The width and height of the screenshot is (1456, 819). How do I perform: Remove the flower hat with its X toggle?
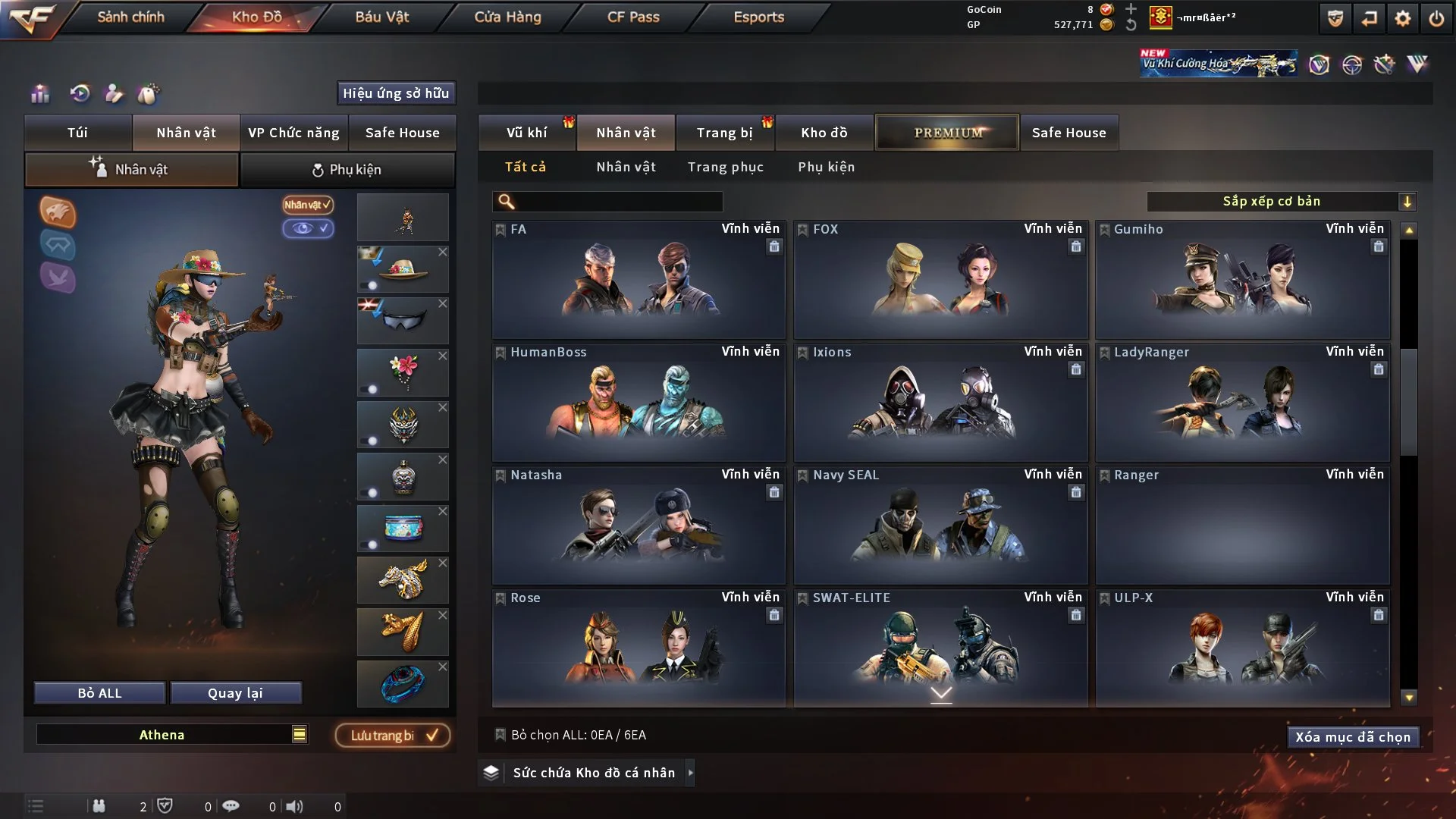[444, 251]
